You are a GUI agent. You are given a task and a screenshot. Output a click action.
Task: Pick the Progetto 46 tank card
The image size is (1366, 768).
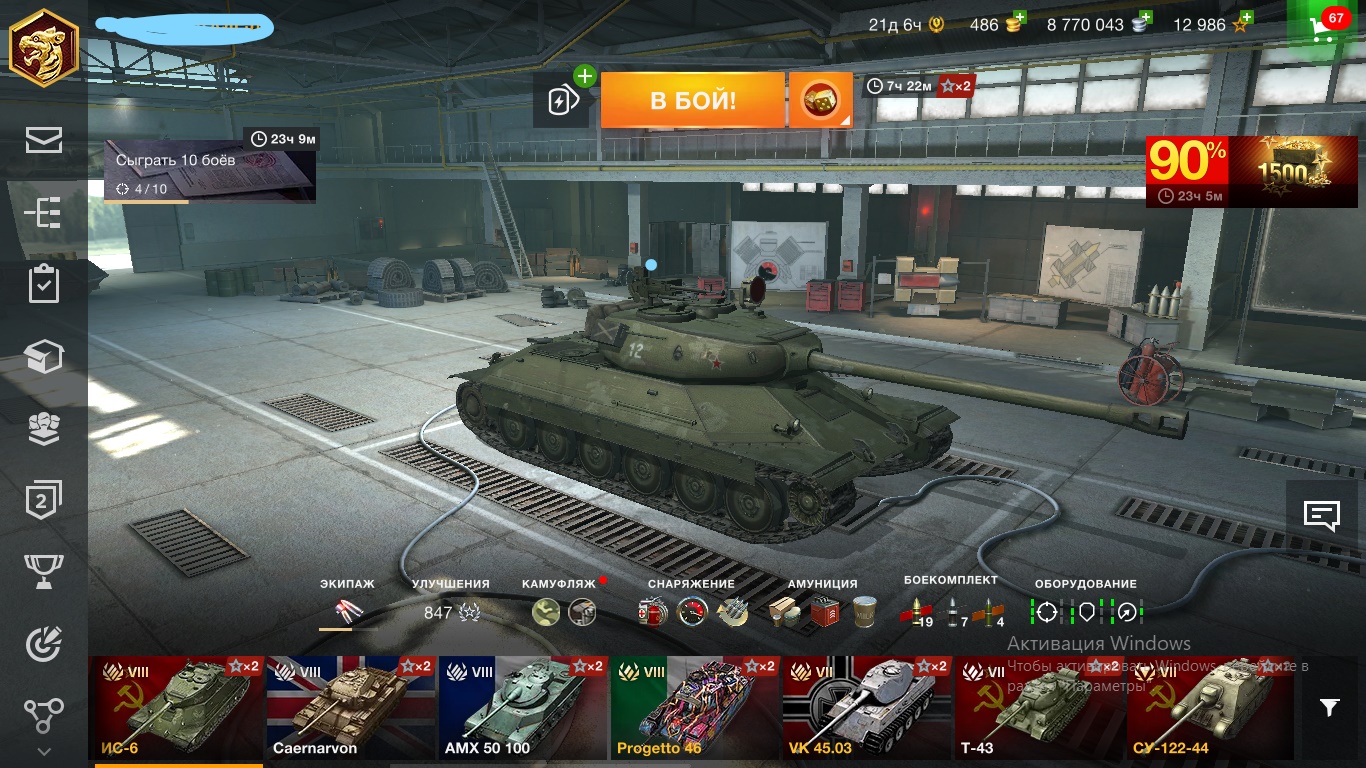coord(694,706)
